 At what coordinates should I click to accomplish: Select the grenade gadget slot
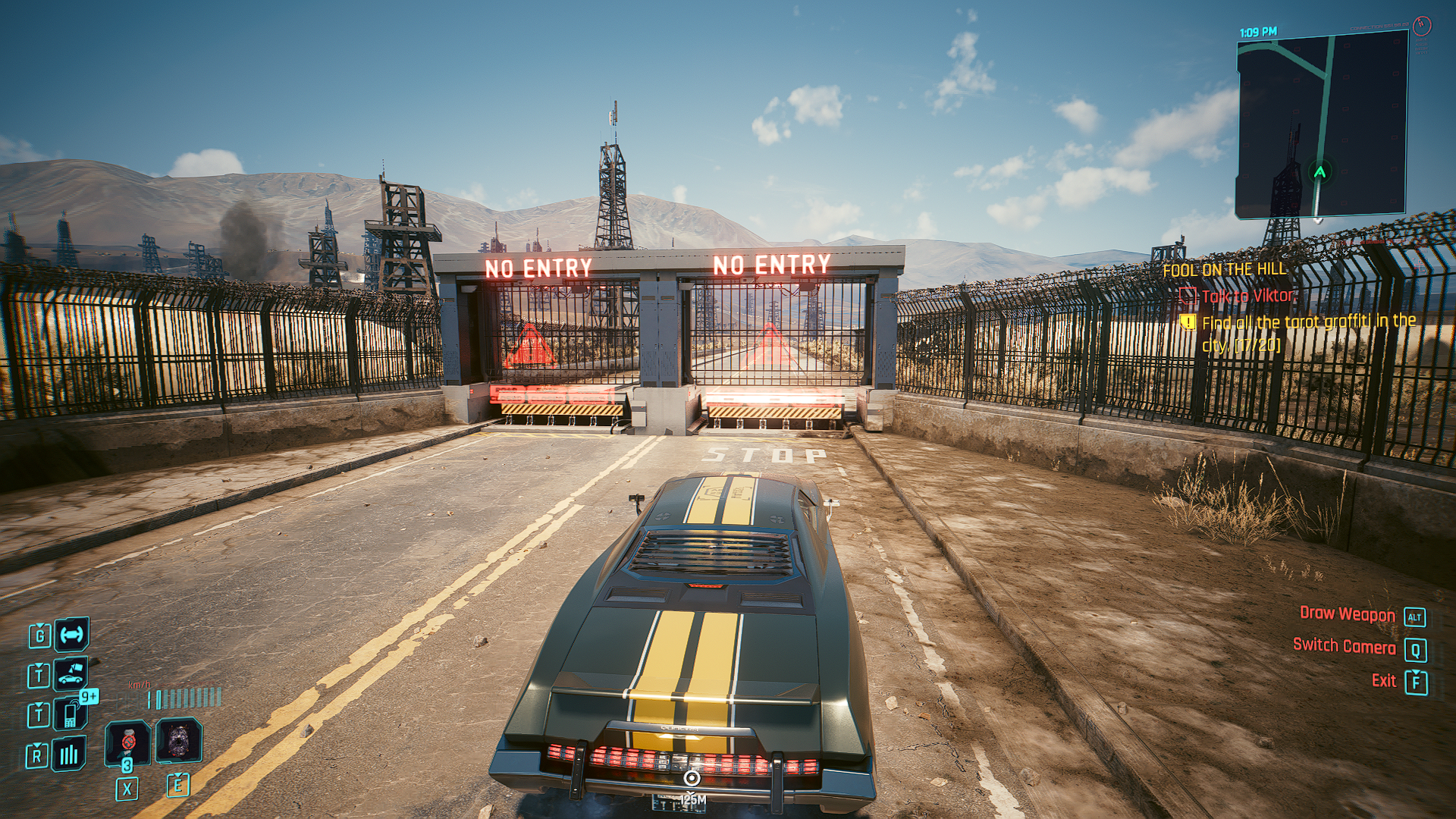click(178, 740)
